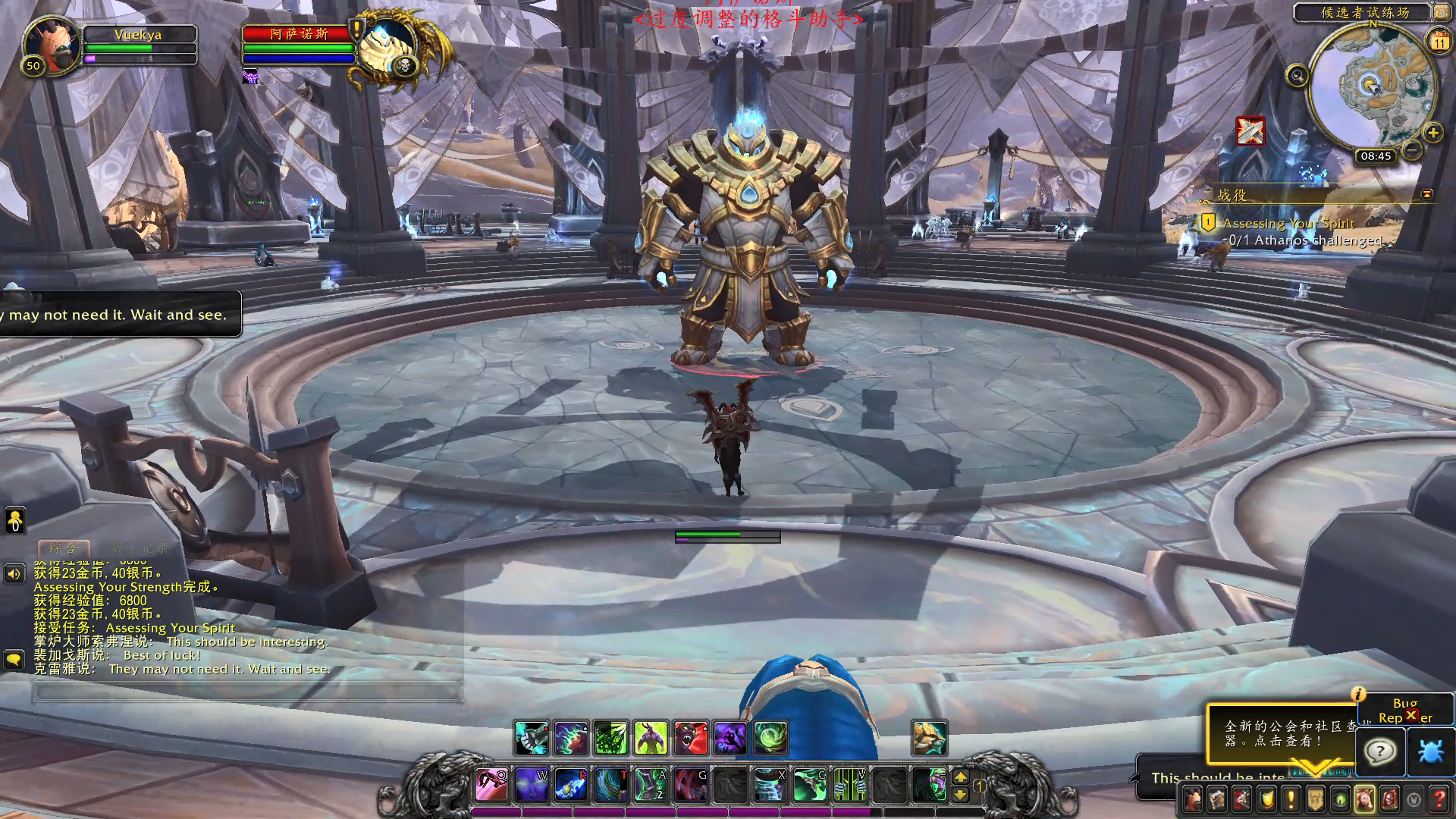Image resolution: width=1456 pixels, height=819 pixels.
Task: Open the minimap tracking magnifier button
Action: point(1297,76)
